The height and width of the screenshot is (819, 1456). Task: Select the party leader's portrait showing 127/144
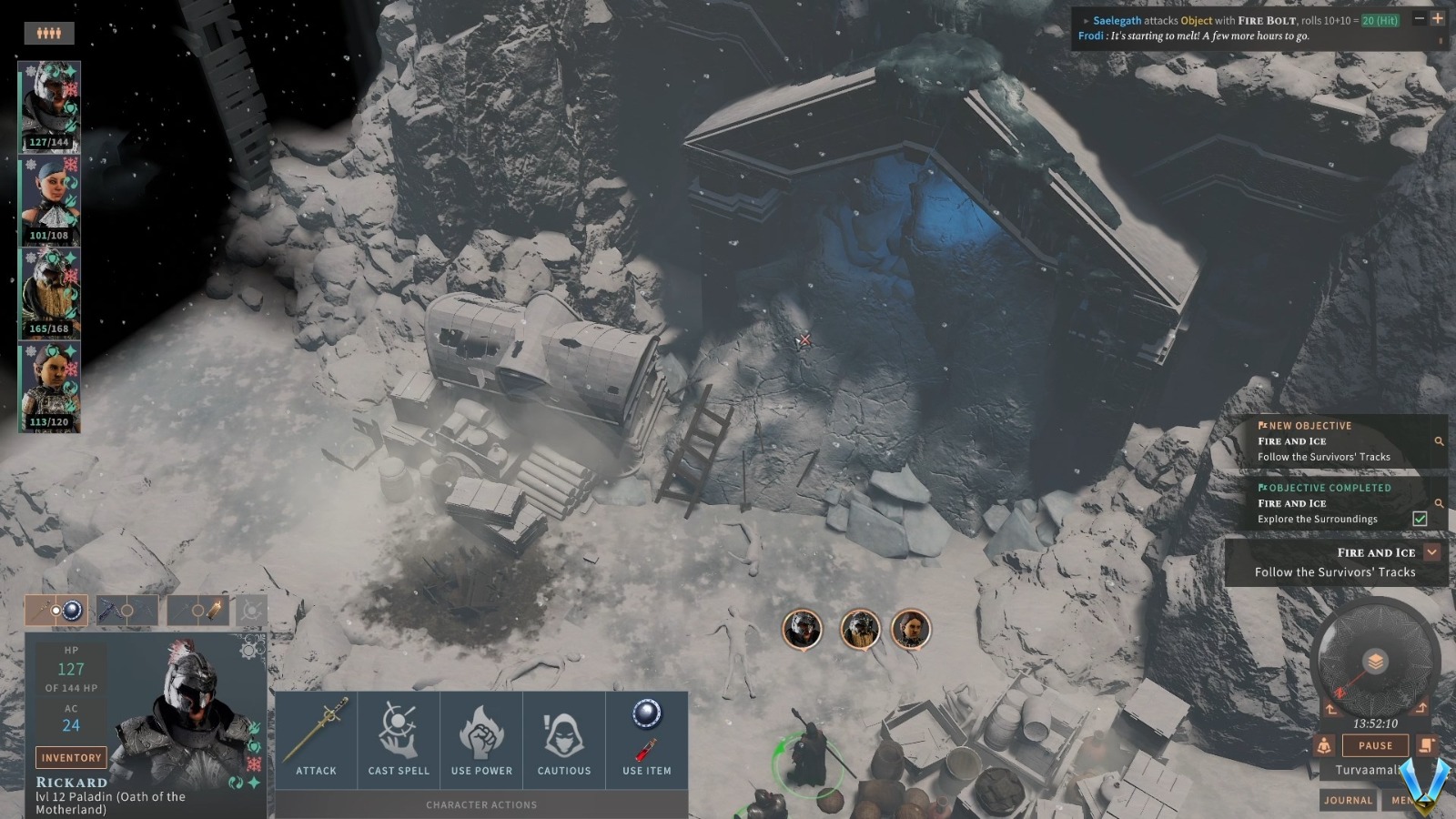(51, 106)
